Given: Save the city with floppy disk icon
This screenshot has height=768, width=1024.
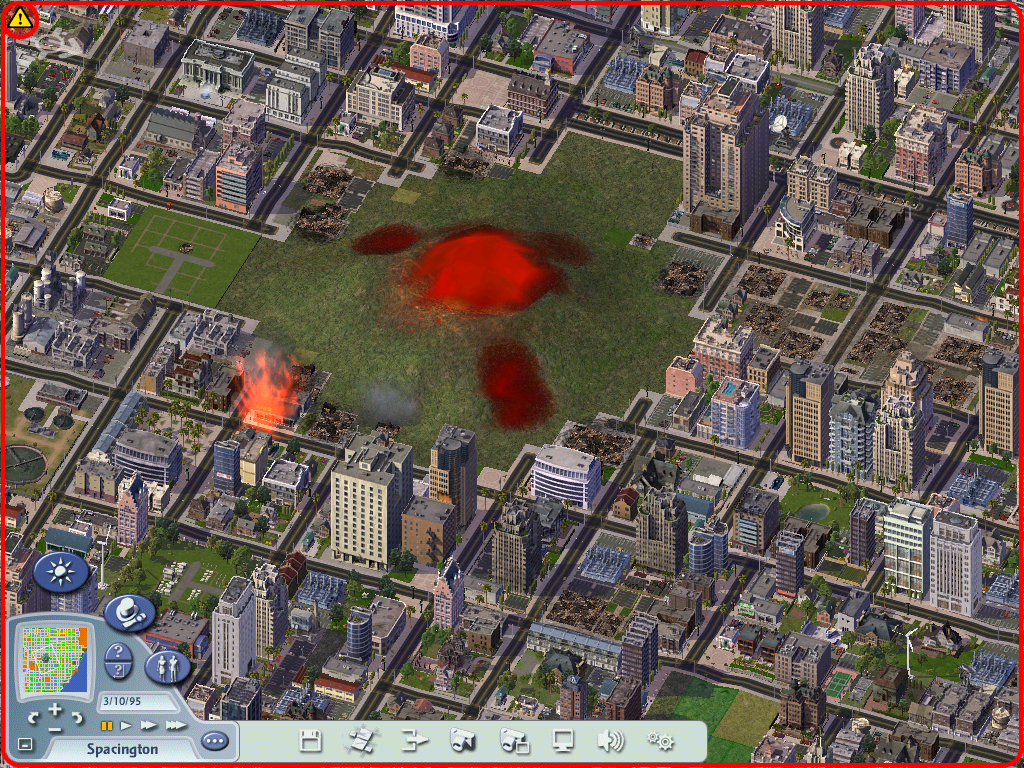Looking at the screenshot, I should click(311, 741).
